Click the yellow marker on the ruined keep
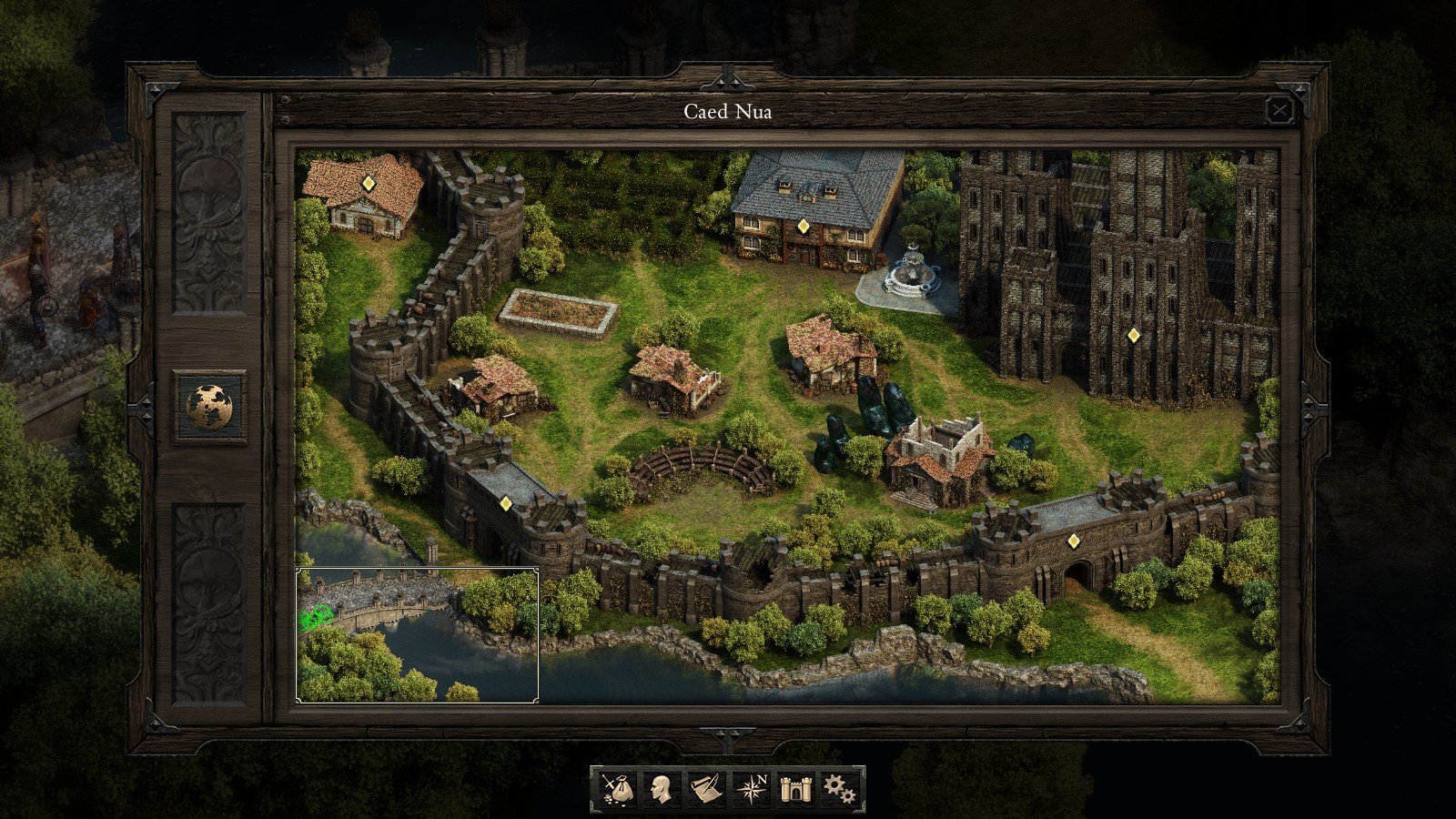 coord(1134,336)
